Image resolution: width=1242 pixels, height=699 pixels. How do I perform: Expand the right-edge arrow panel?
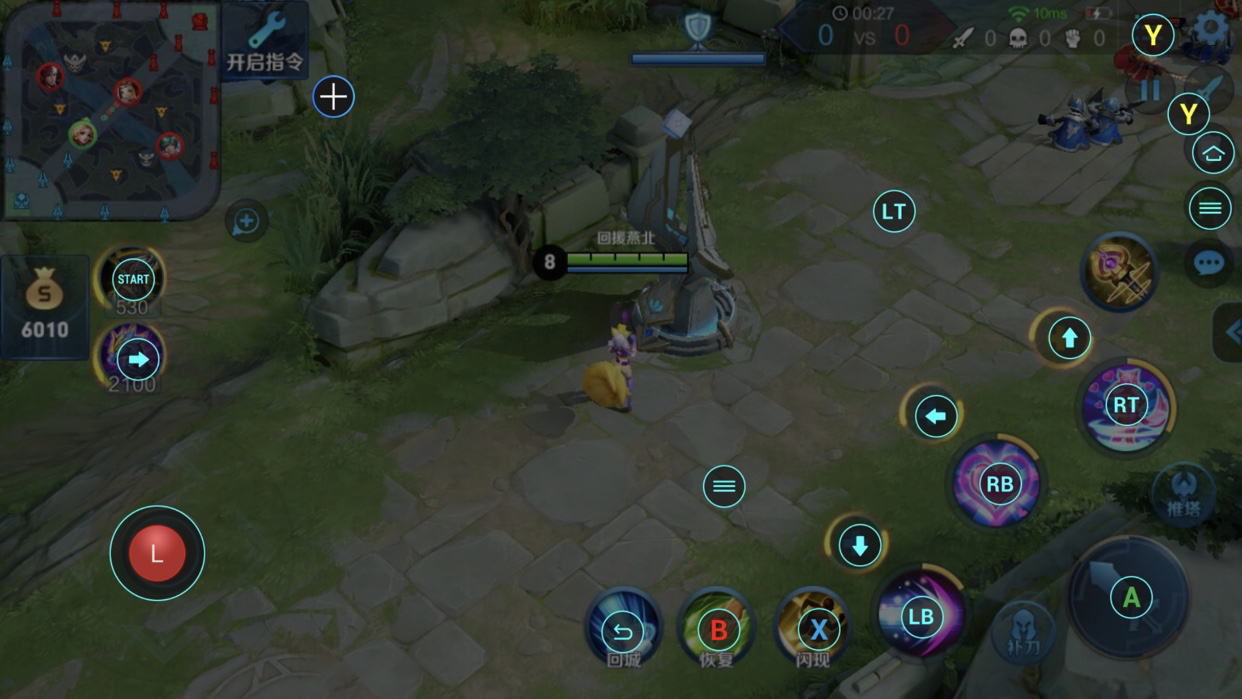tap(1230, 333)
